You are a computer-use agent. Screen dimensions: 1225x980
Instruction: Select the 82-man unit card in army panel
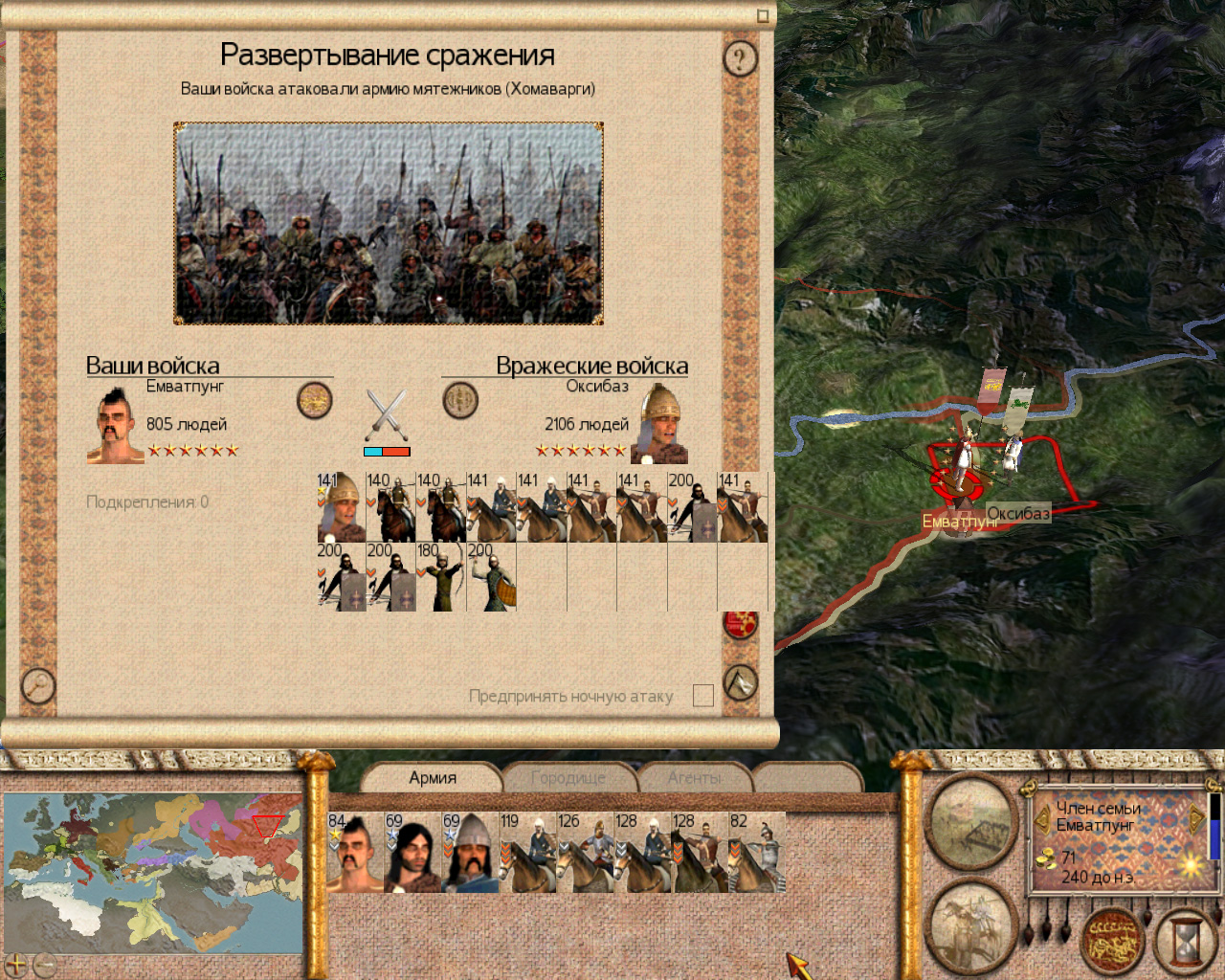pos(757,853)
